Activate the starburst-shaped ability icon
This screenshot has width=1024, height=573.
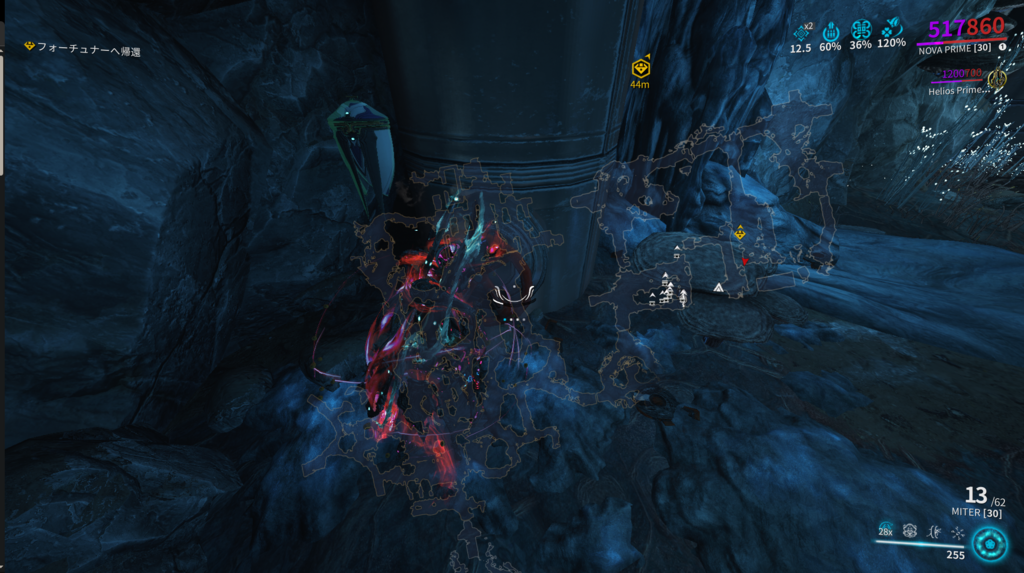tap(957, 531)
